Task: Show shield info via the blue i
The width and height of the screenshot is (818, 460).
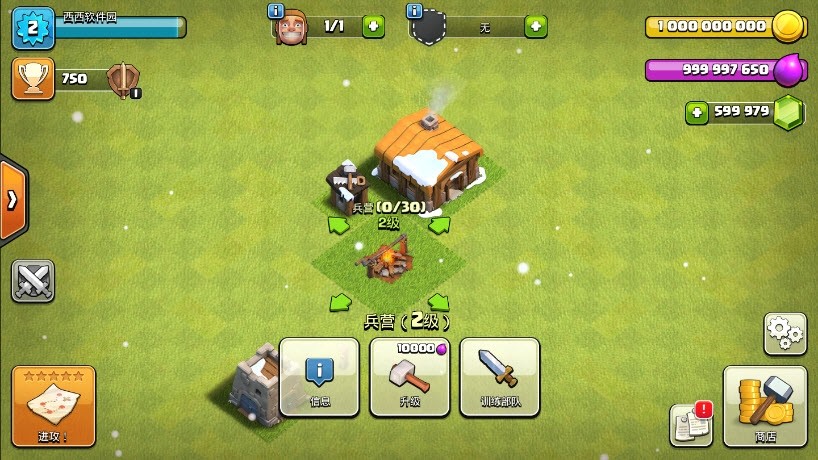Action: pyautogui.click(x=414, y=10)
